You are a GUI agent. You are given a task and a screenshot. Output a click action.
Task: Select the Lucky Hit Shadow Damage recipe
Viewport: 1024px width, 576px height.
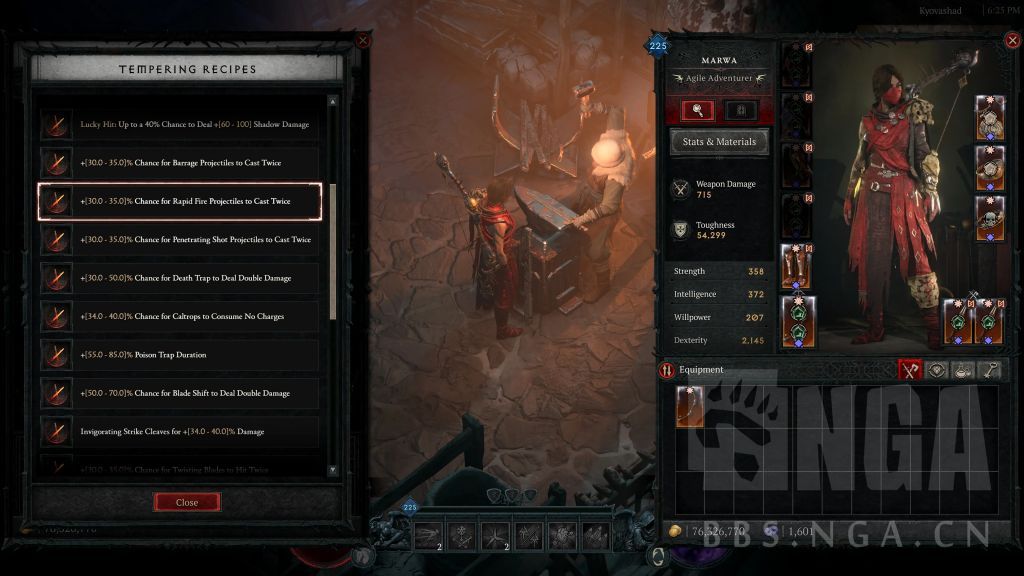pos(180,125)
